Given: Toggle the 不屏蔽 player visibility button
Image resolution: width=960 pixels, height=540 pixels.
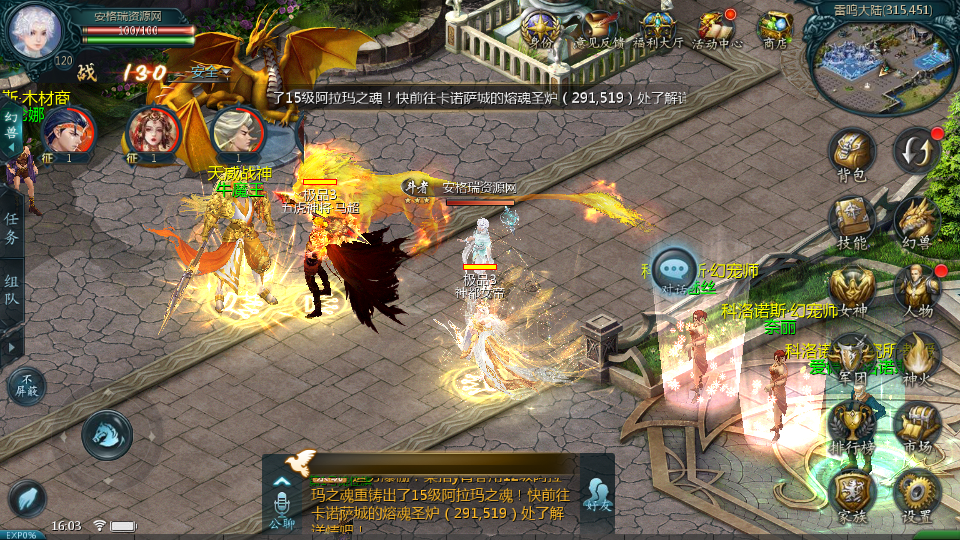Looking at the screenshot, I should pyautogui.click(x=26, y=386).
